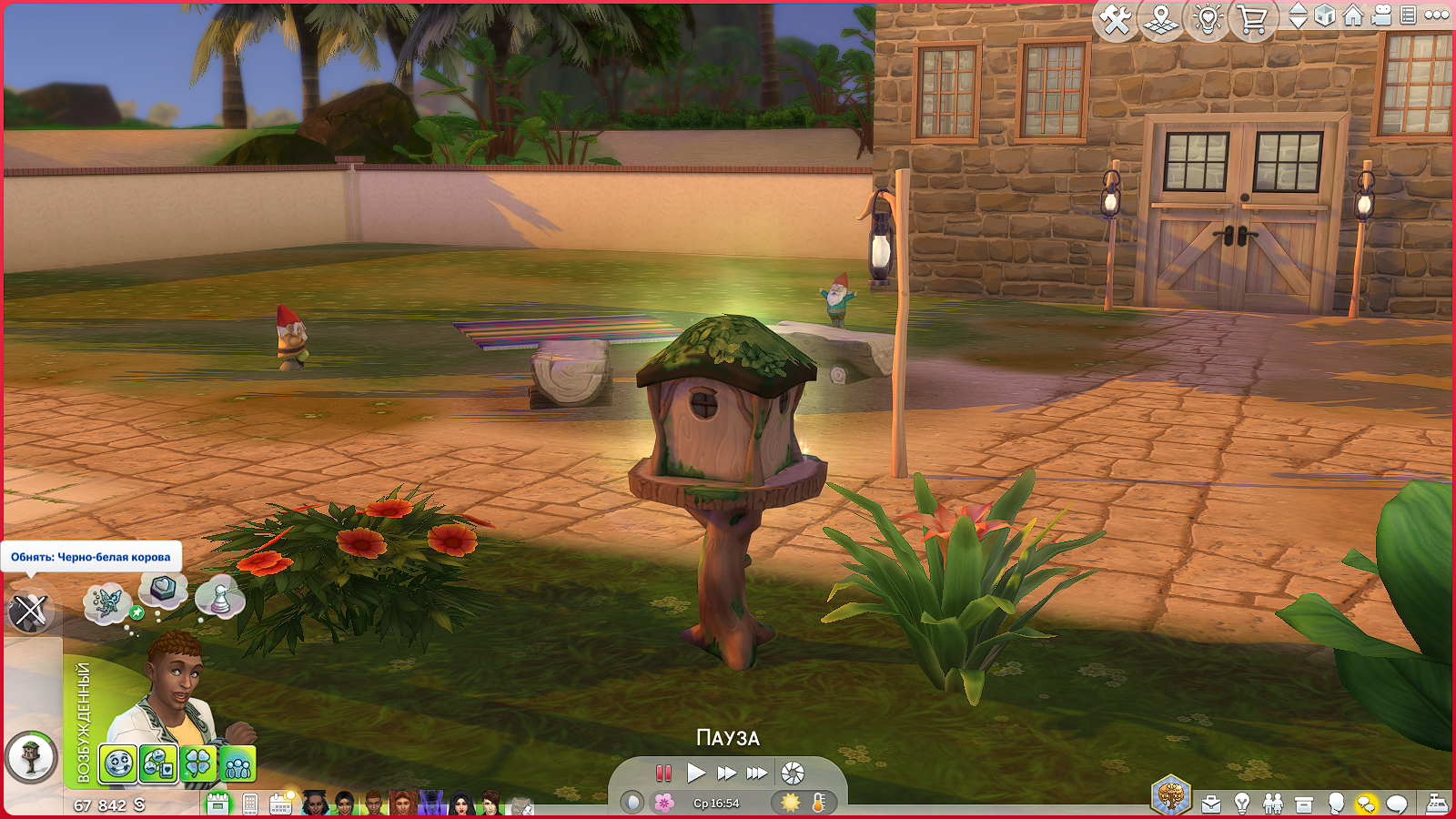The width and height of the screenshot is (1456, 819).
Task: Open the shopping cart store button
Action: pos(1253,19)
